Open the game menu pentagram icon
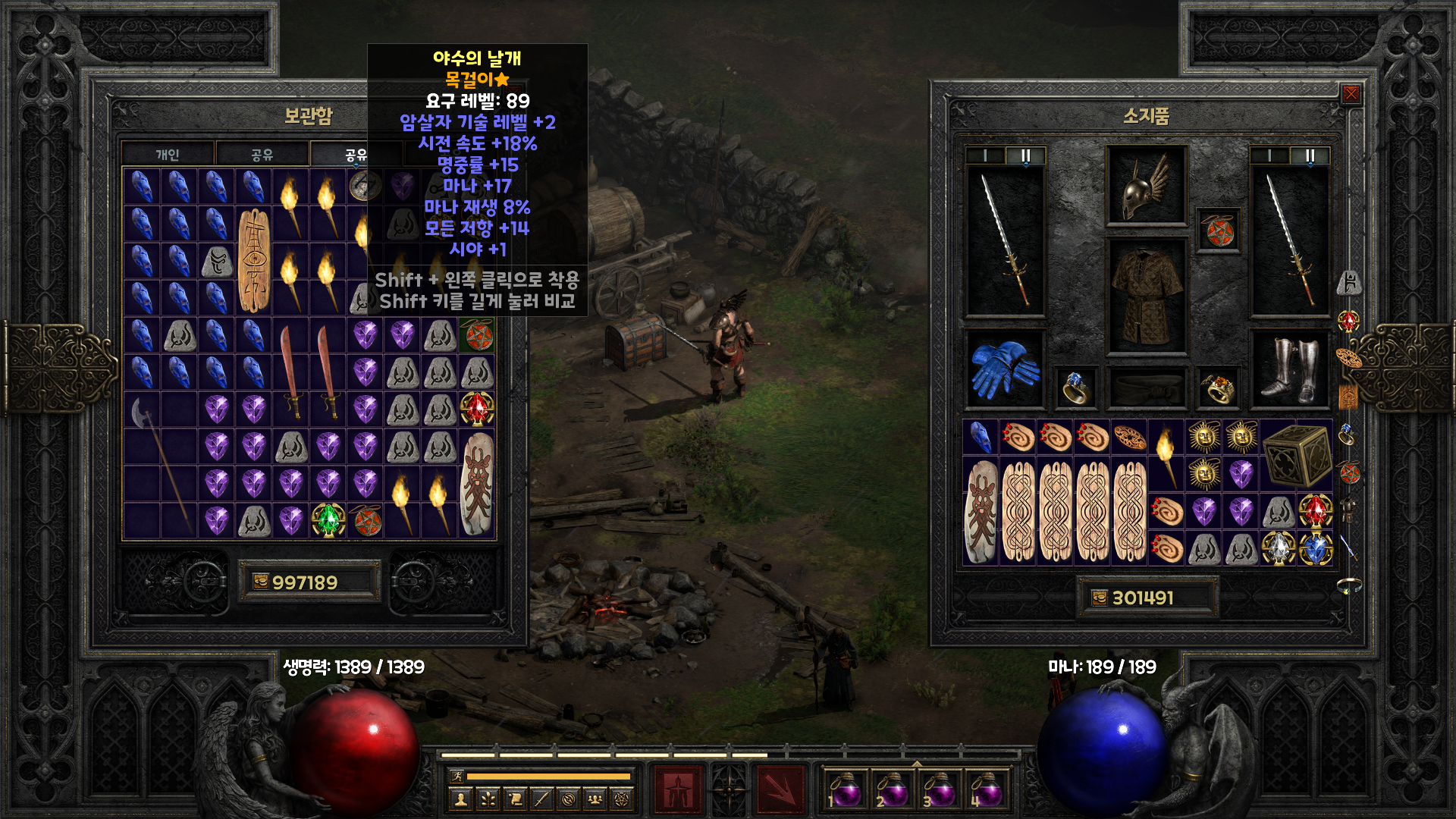This screenshot has height=819, width=1456. coord(623,799)
